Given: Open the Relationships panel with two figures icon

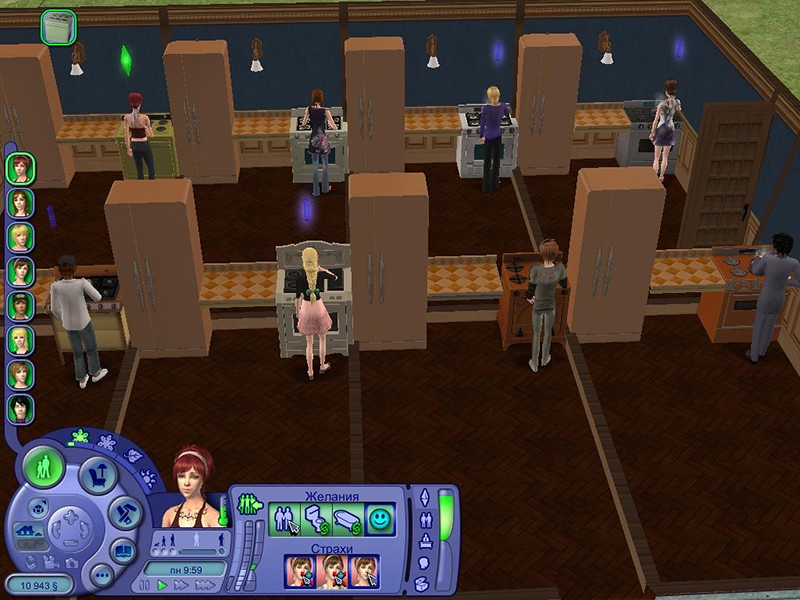Looking at the screenshot, I should point(428,520).
